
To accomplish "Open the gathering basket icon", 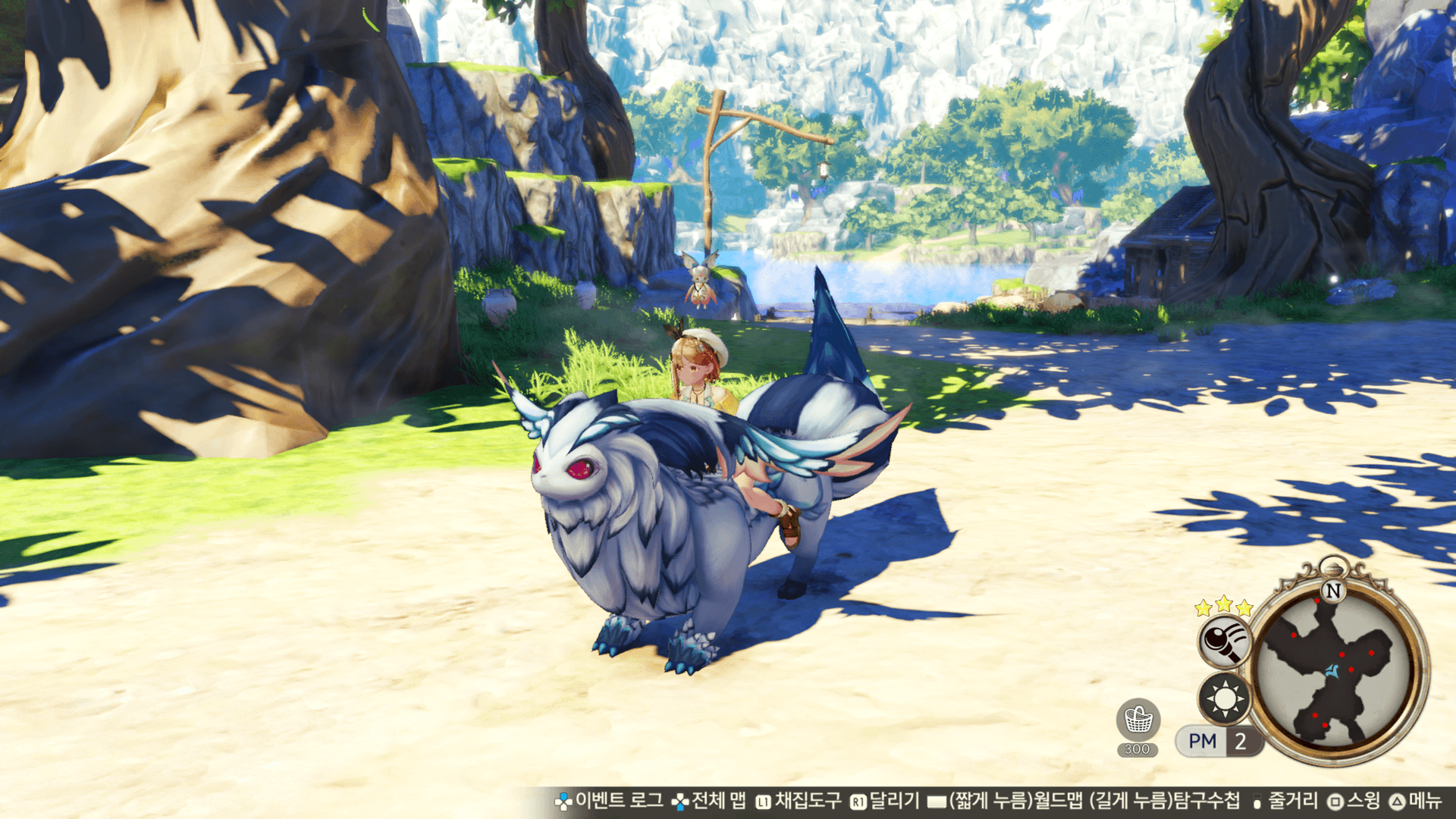I will pyautogui.click(x=1137, y=720).
